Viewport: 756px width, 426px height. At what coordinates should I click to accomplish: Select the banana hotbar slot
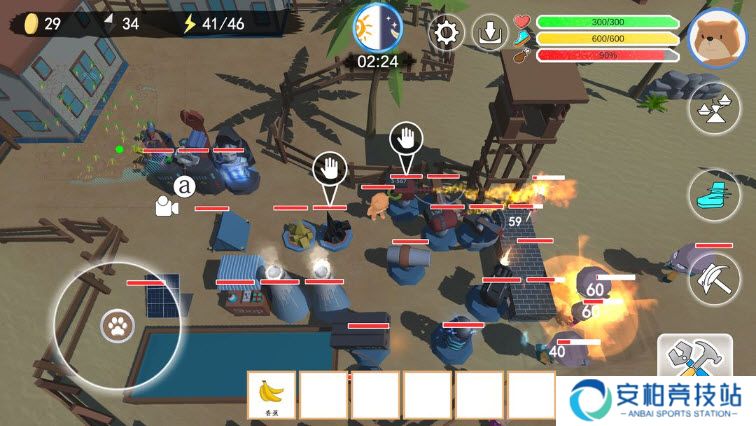[271, 393]
